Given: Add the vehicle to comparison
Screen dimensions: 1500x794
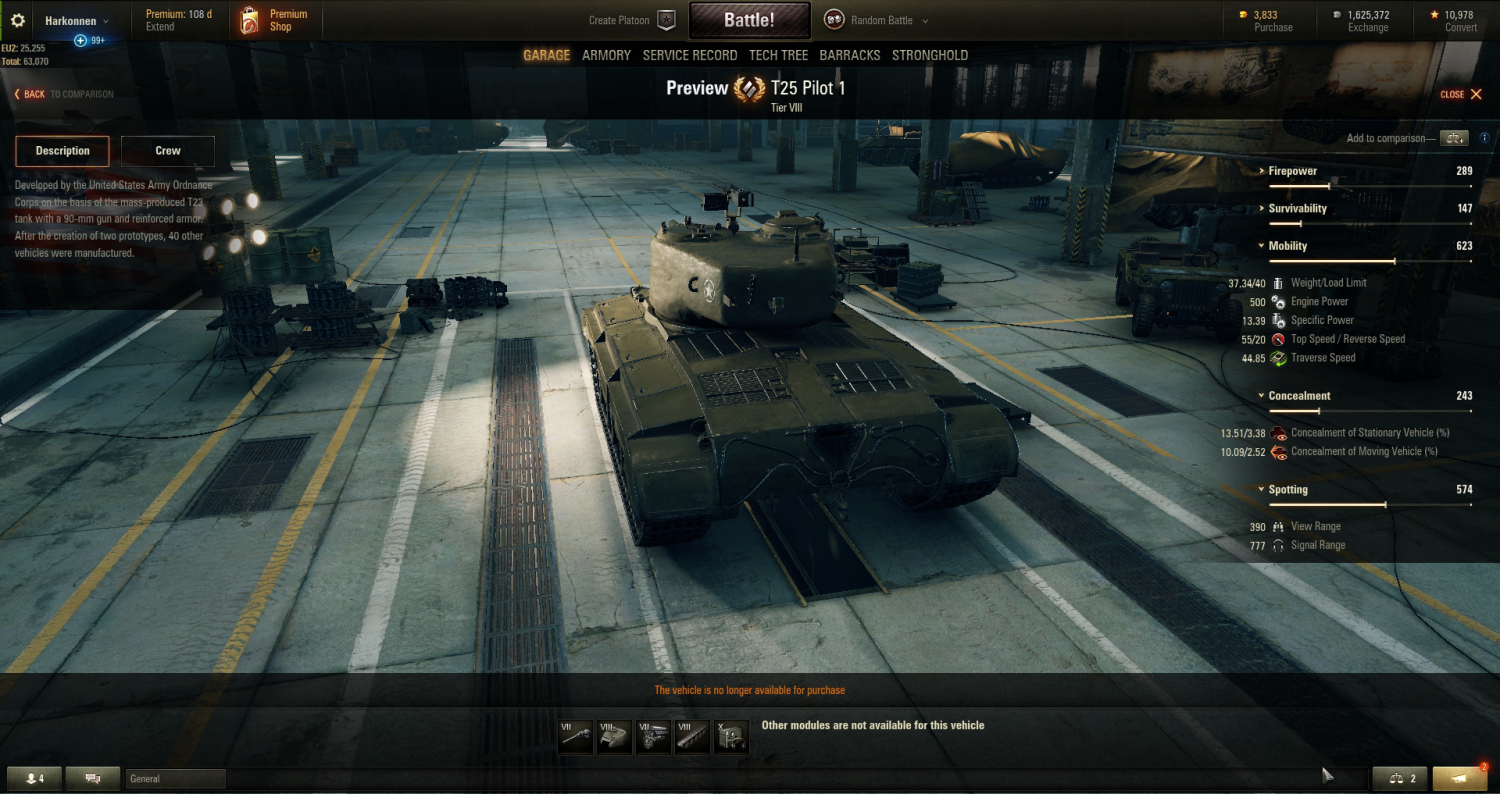Looking at the screenshot, I should click(1454, 138).
